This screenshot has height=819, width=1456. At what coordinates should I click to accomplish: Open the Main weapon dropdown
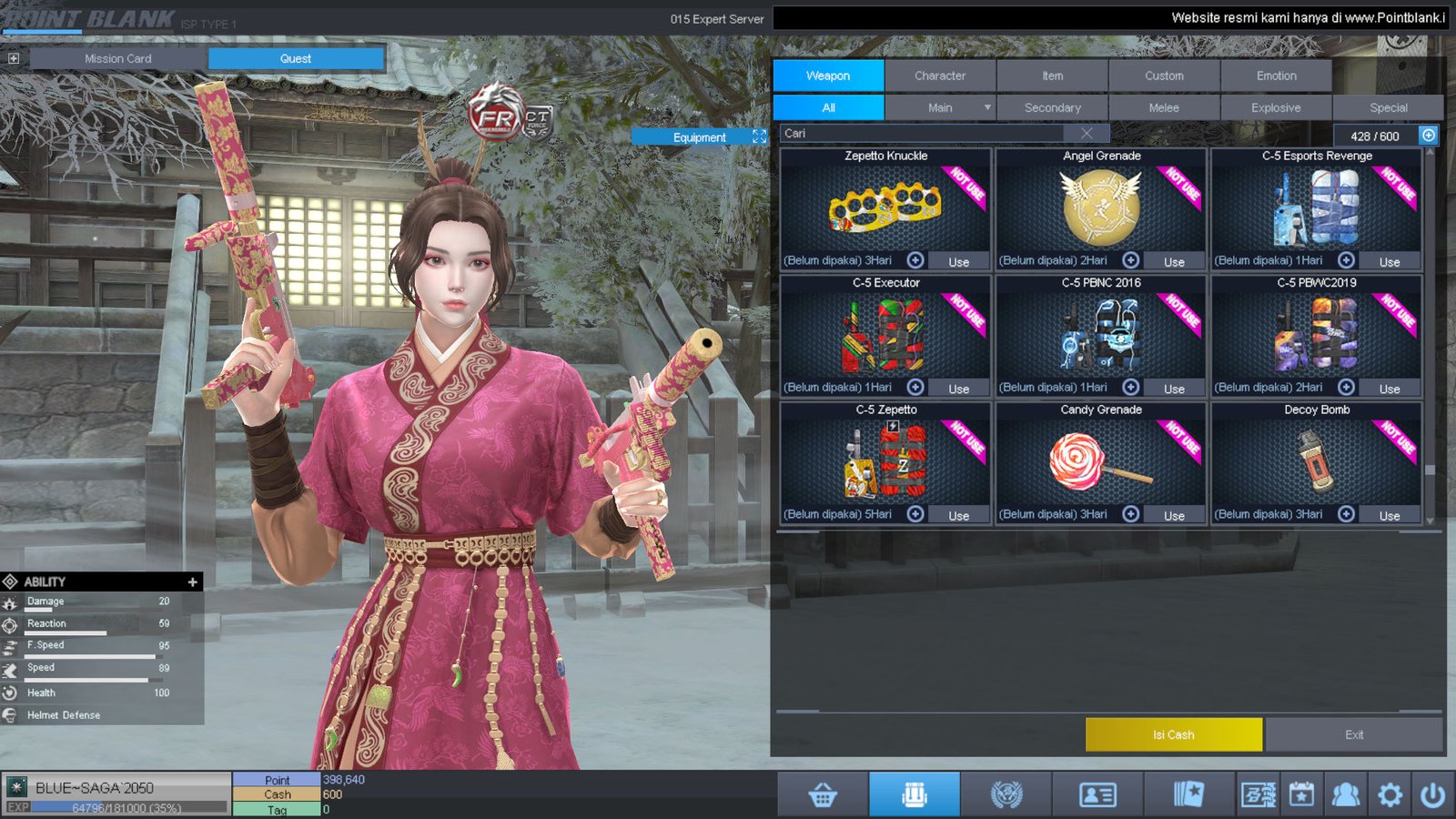986,107
